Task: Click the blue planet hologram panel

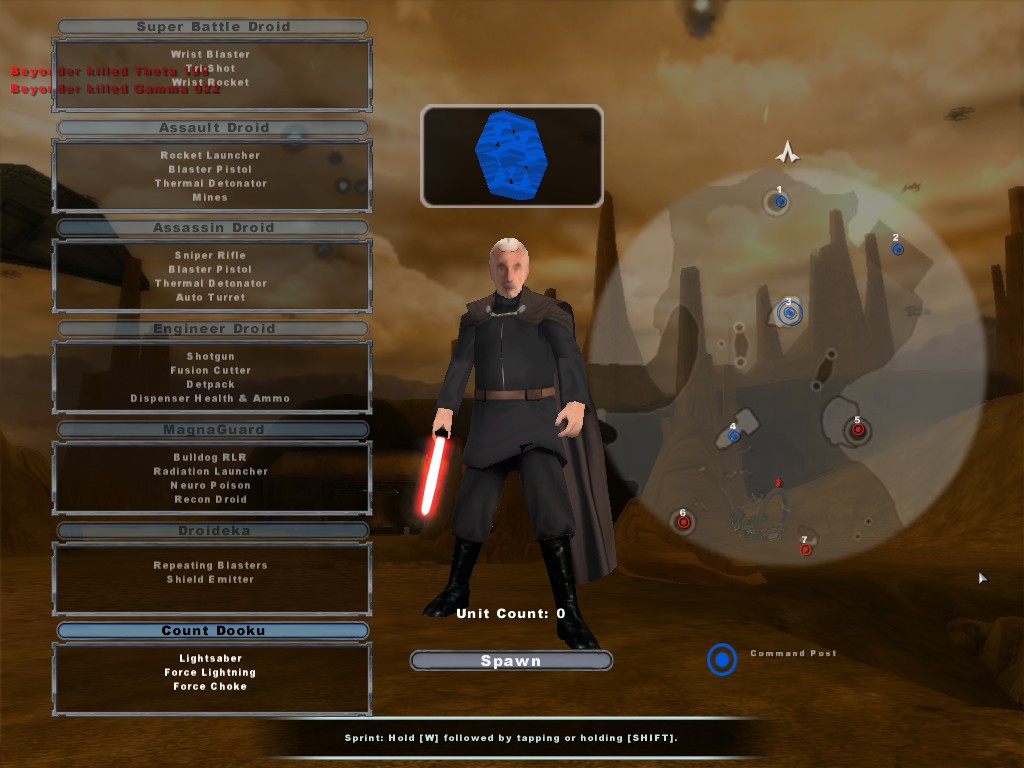Action: pyautogui.click(x=511, y=156)
